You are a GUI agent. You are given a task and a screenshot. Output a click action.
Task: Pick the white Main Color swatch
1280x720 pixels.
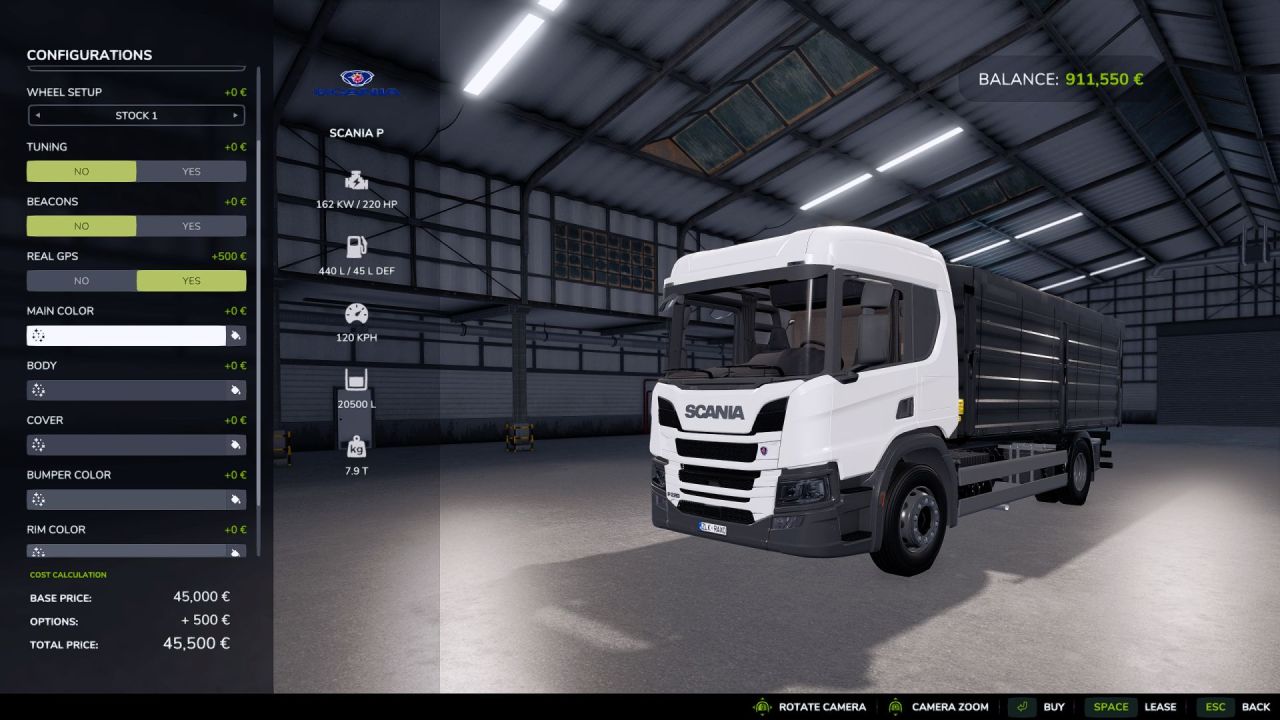tap(125, 335)
